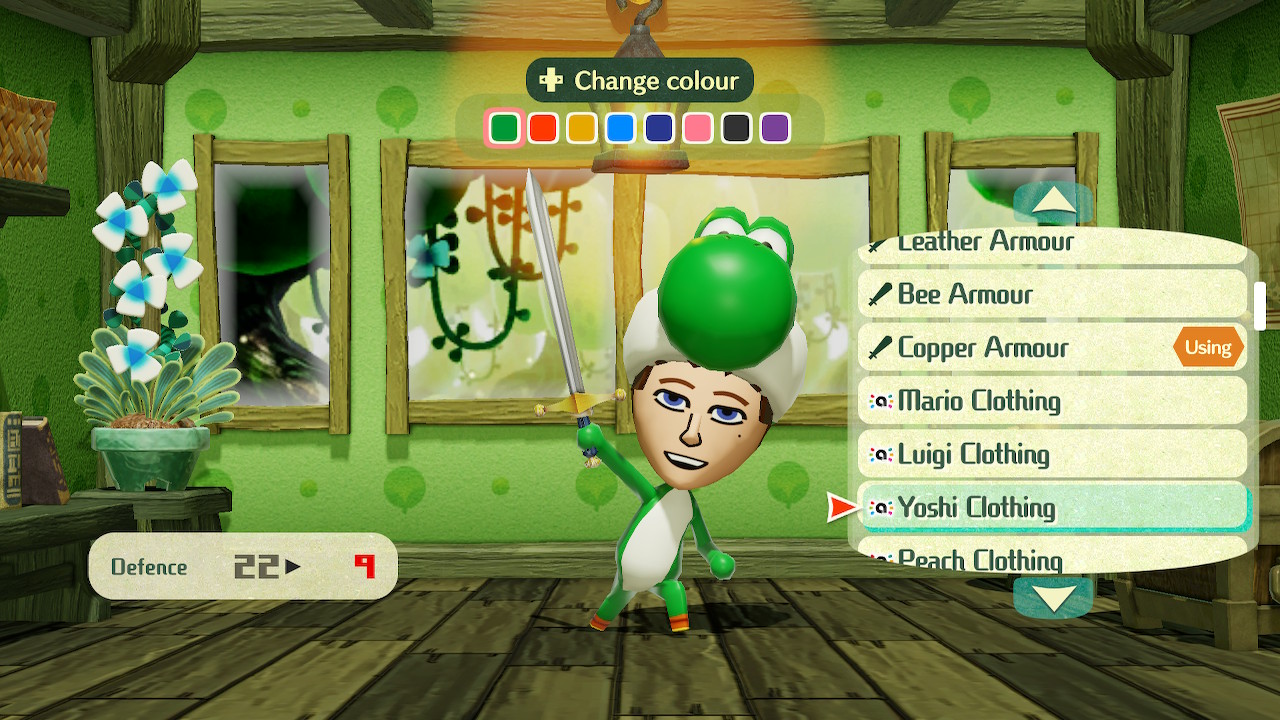Choose the red colour swatch
Screen dimensions: 1280x720
(543, 128)
